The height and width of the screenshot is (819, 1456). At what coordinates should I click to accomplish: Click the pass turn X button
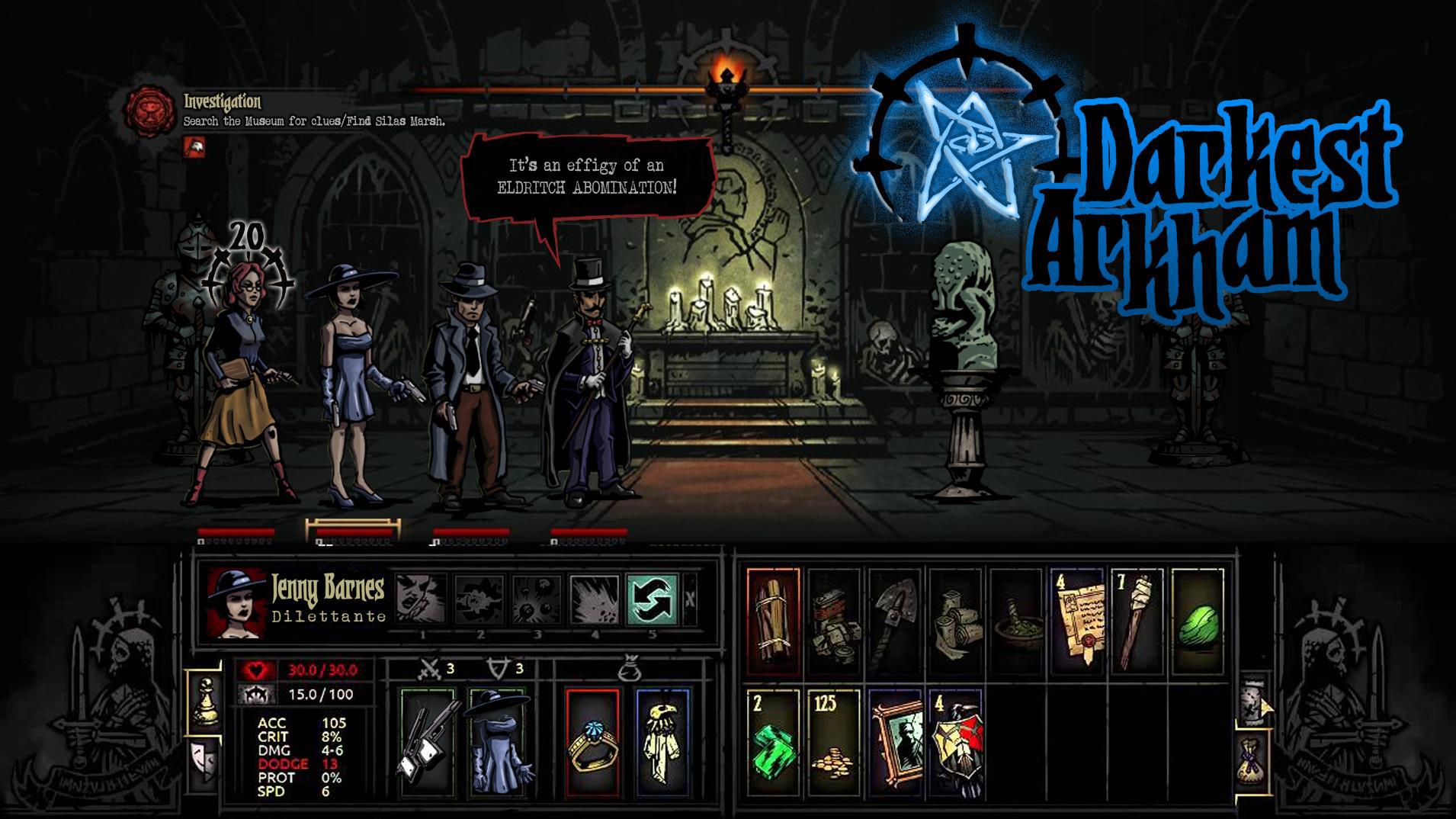click(x=690, y=599)
